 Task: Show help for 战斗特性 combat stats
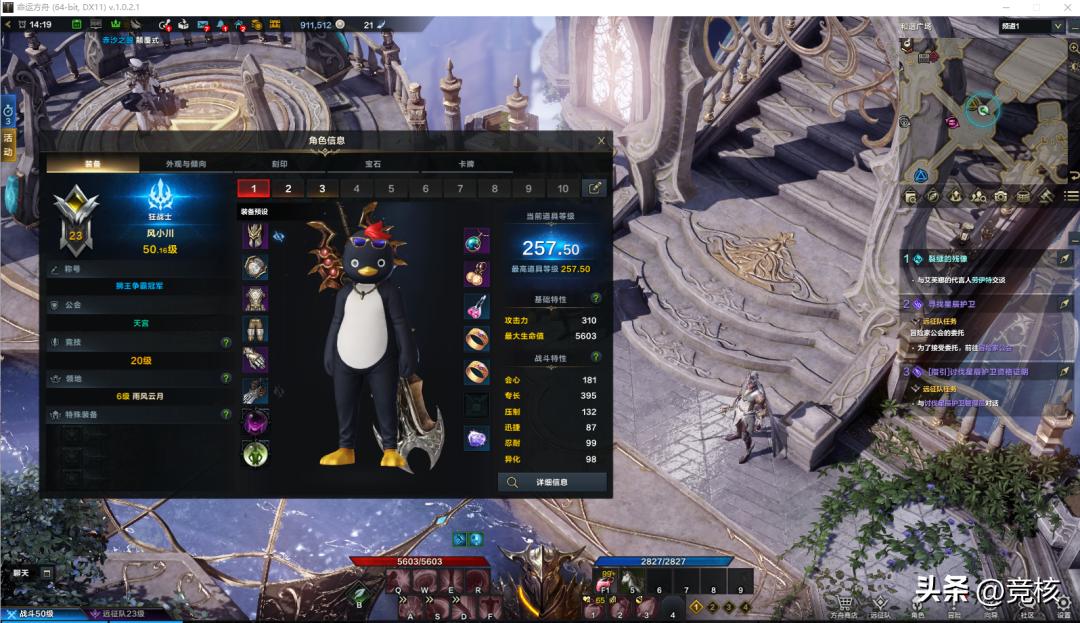(x=596, y=358)
